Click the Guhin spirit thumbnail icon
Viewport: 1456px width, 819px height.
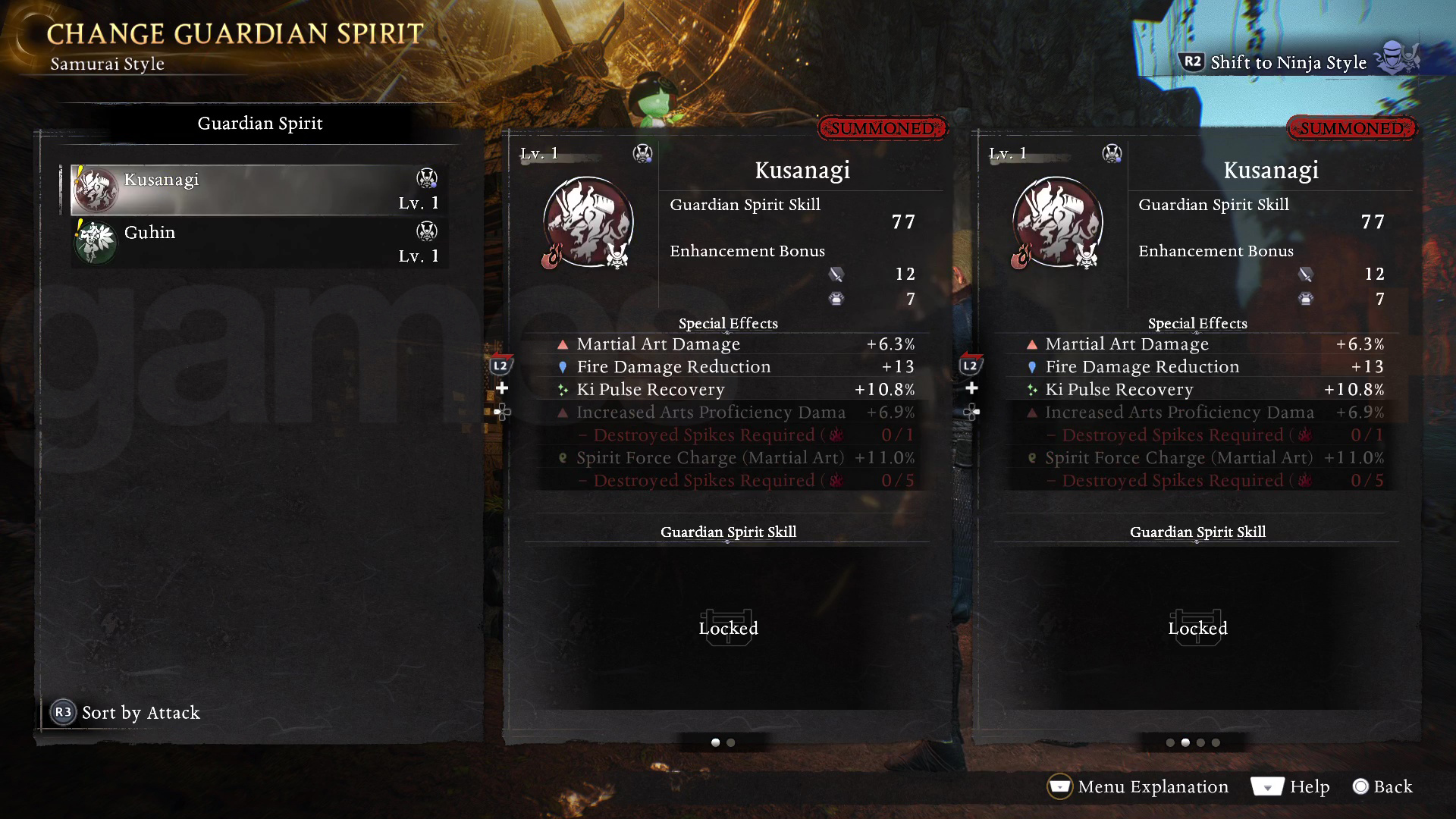pyautogui.click(x=96, y=243)
